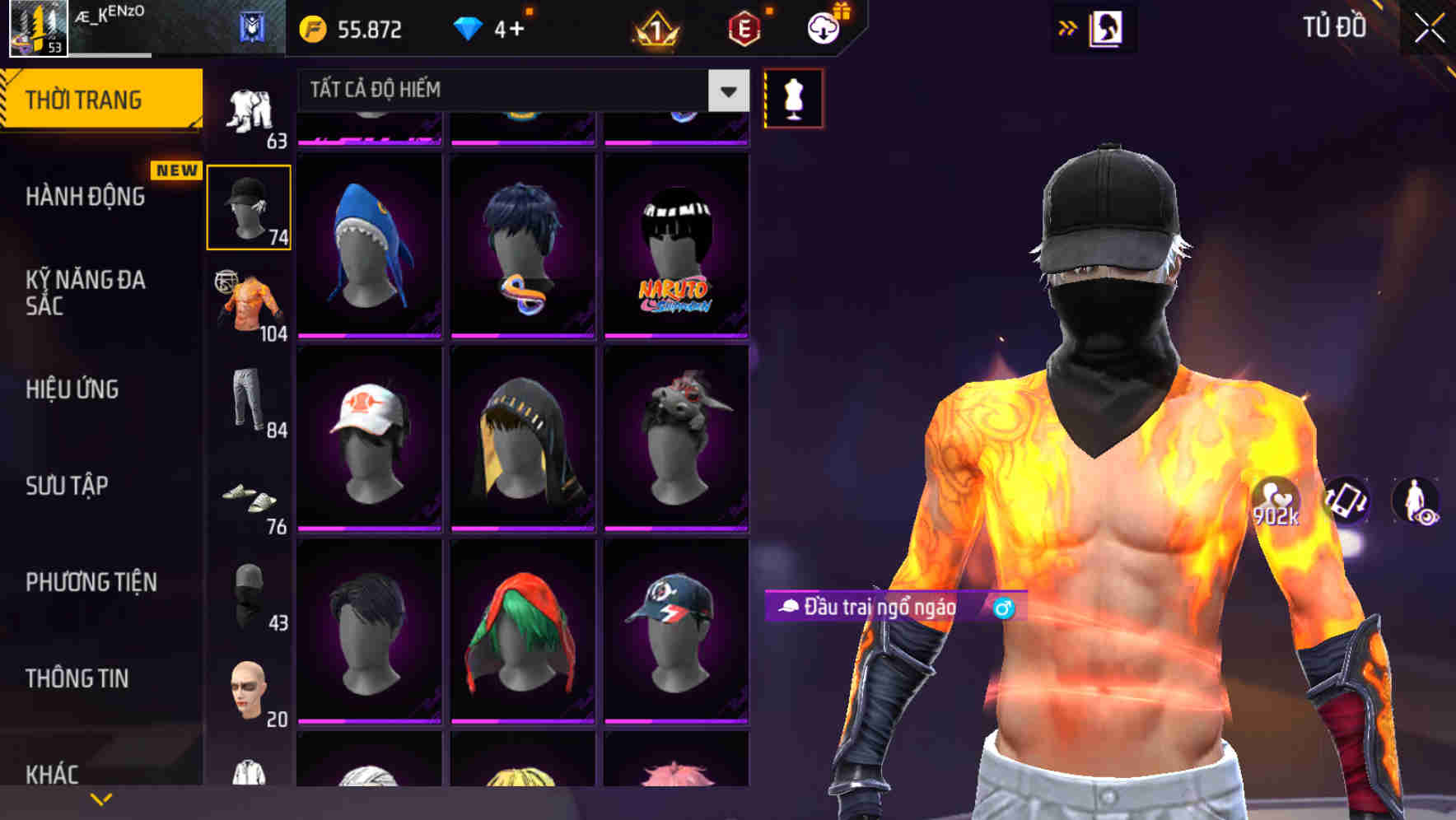The image size is (1456, 820).
Task: Click the E event badge icon
Action: coord(744,29)
